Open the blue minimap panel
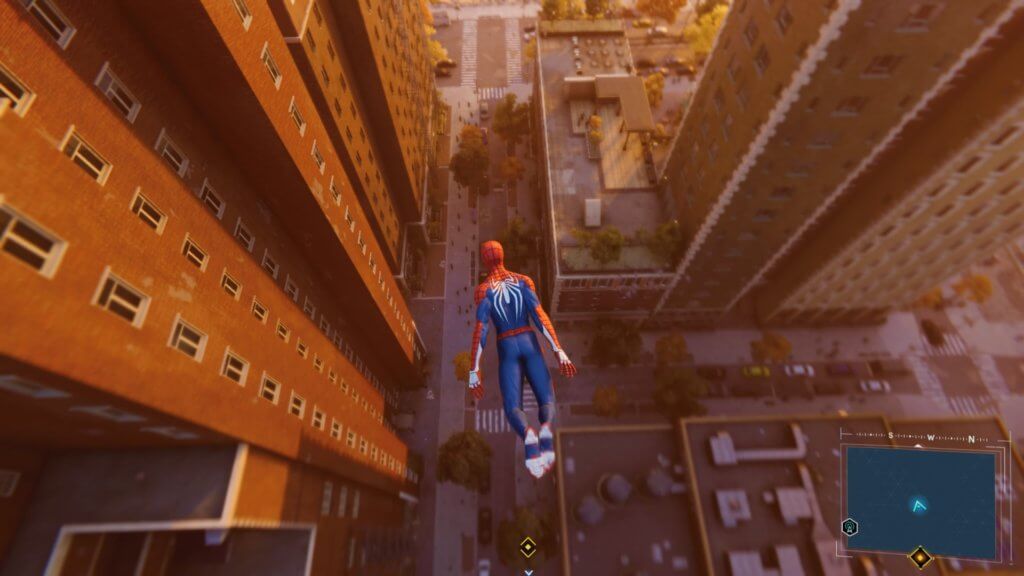Screen dimensions: 1024x576 click(x=919, y=499)
